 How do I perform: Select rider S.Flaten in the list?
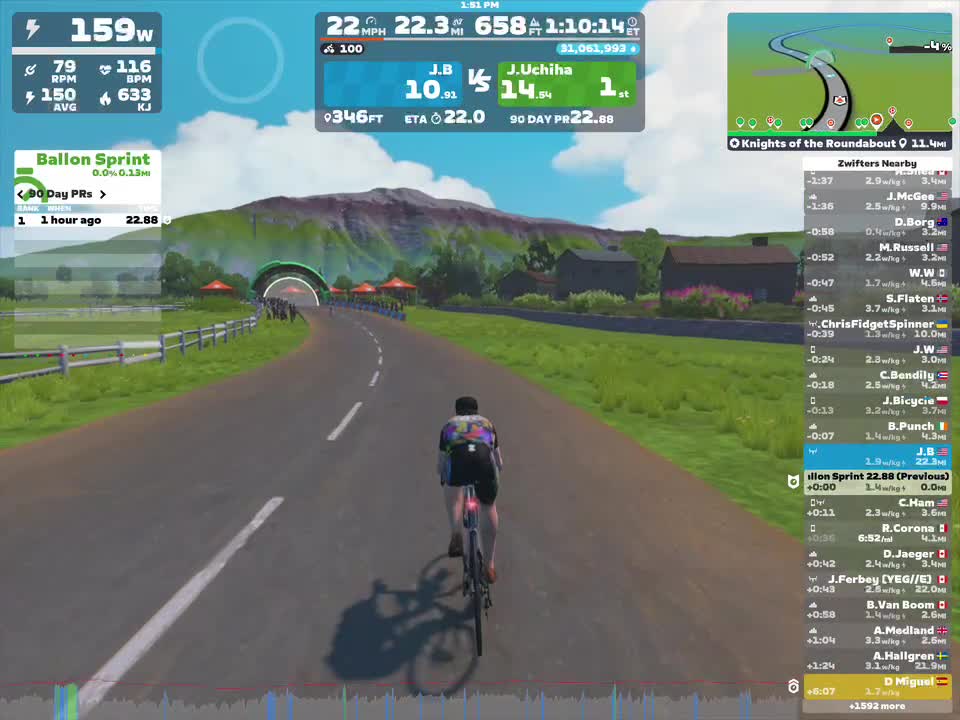pos(877,303)
